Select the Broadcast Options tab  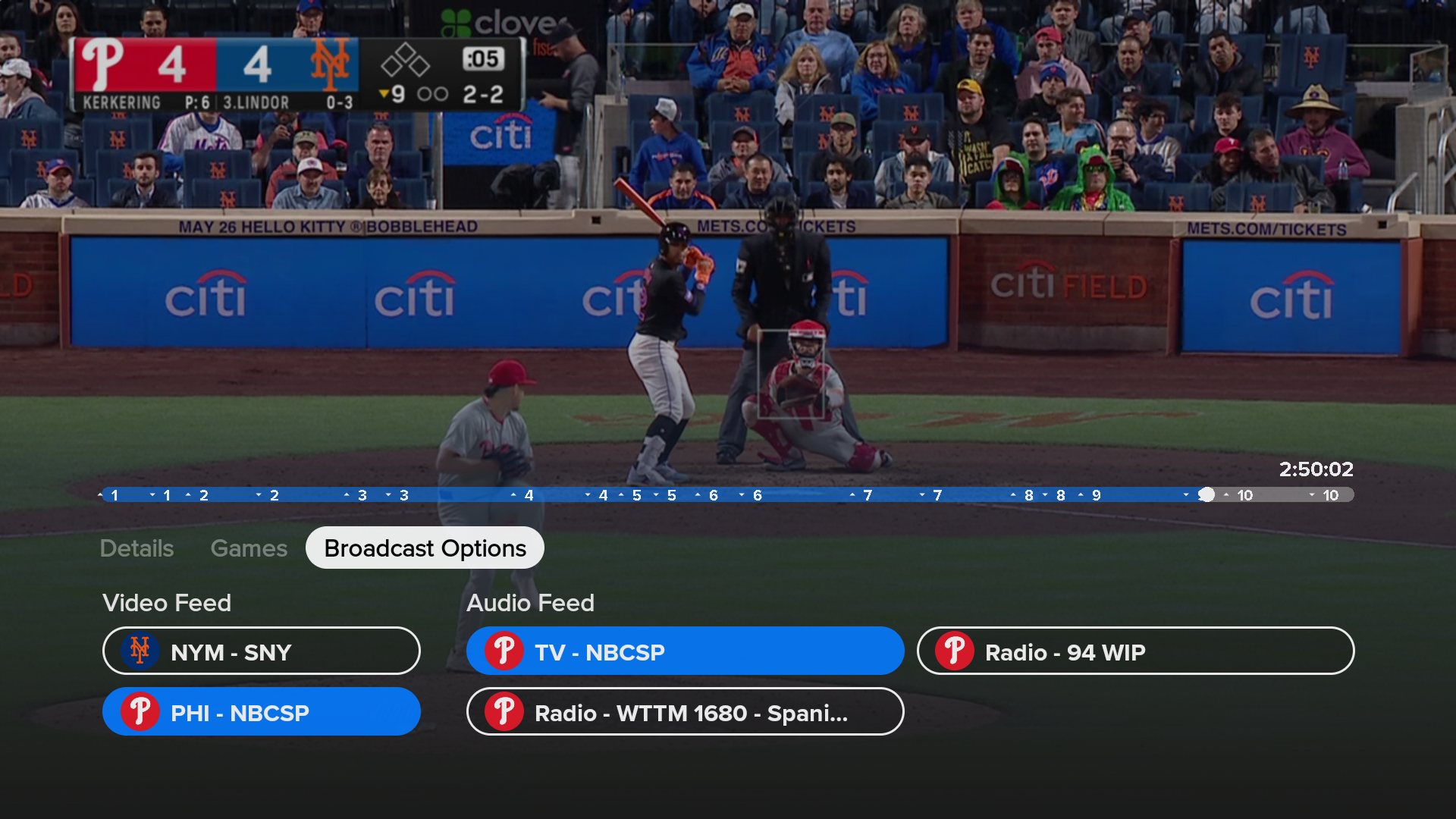pyautogui.click(x=425, y=548)
